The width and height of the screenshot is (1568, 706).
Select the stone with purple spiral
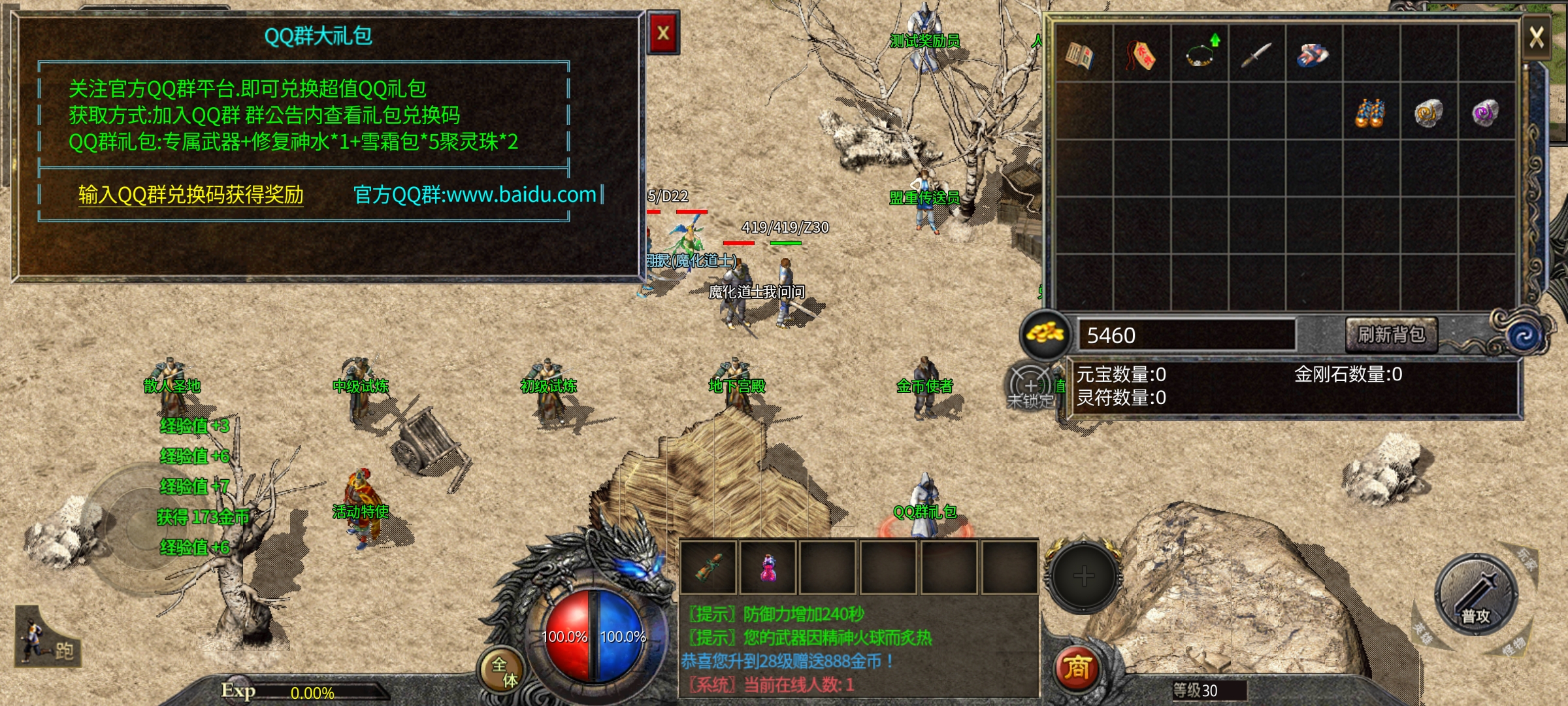click(1485, 113)
